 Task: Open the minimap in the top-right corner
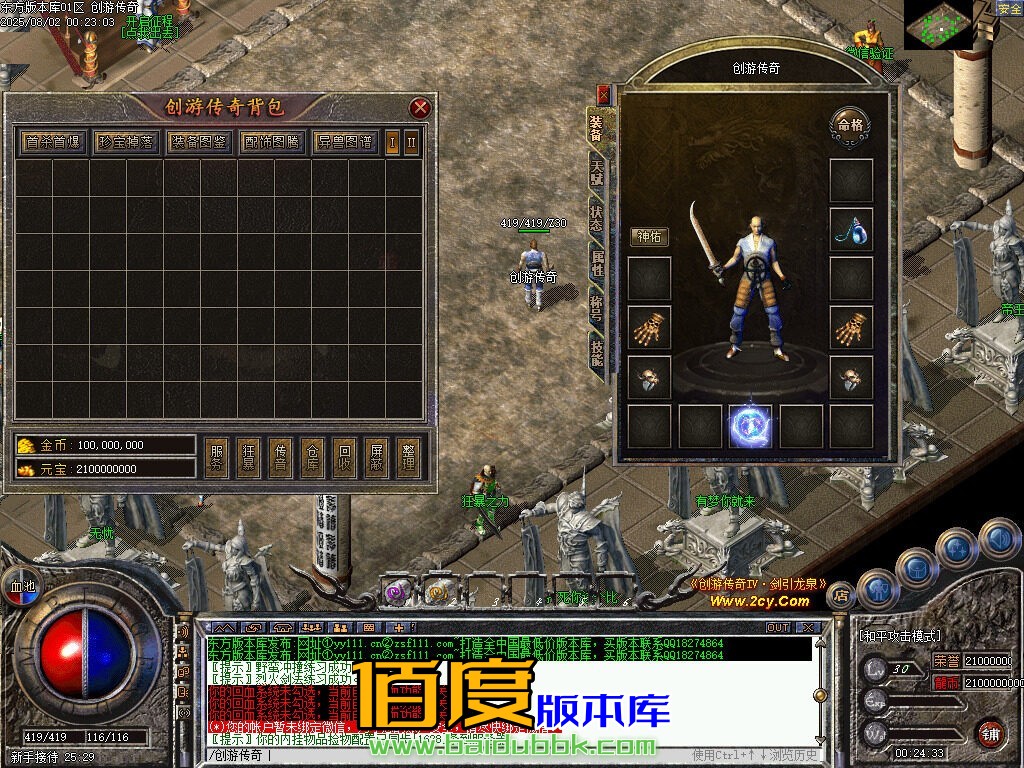(x=938, y=24)
